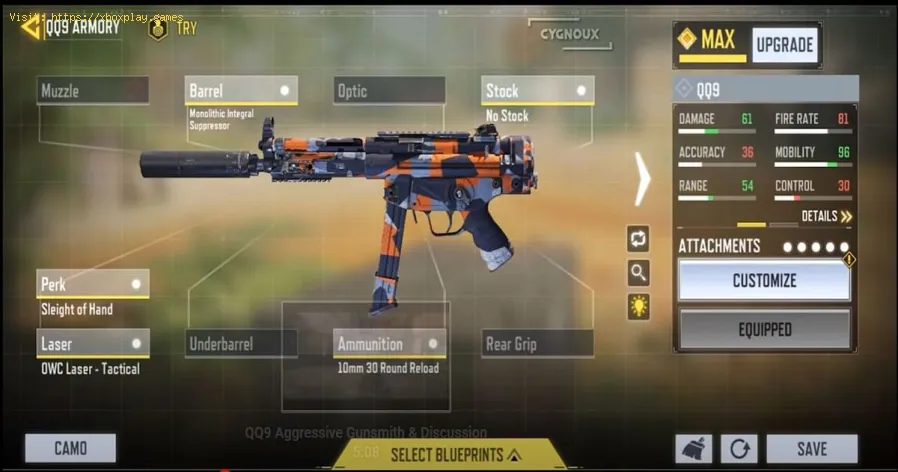
Task: Save the weapon loadout
Action: pos(811,448)
